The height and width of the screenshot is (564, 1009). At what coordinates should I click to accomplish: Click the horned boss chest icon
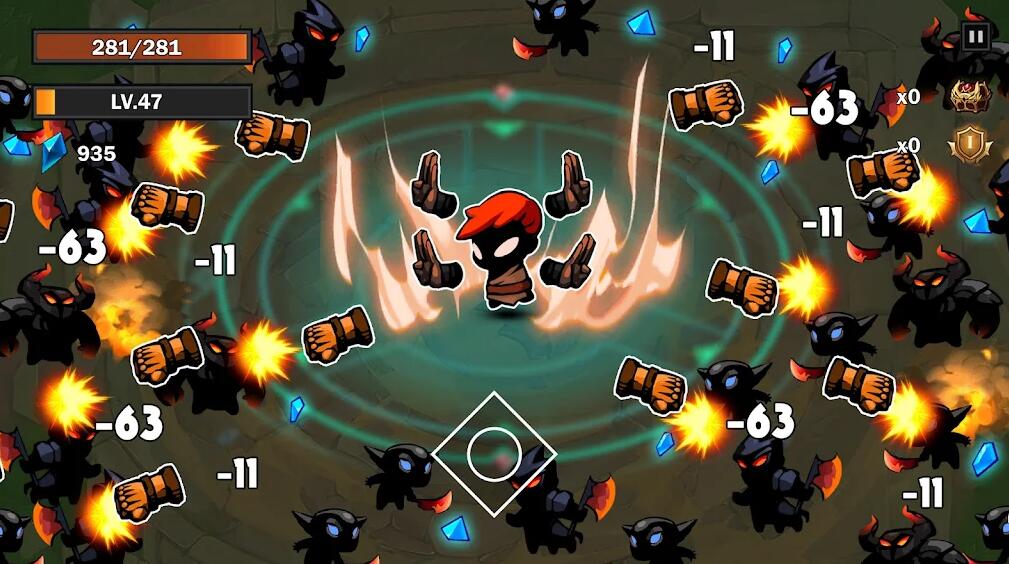(966, 97)
